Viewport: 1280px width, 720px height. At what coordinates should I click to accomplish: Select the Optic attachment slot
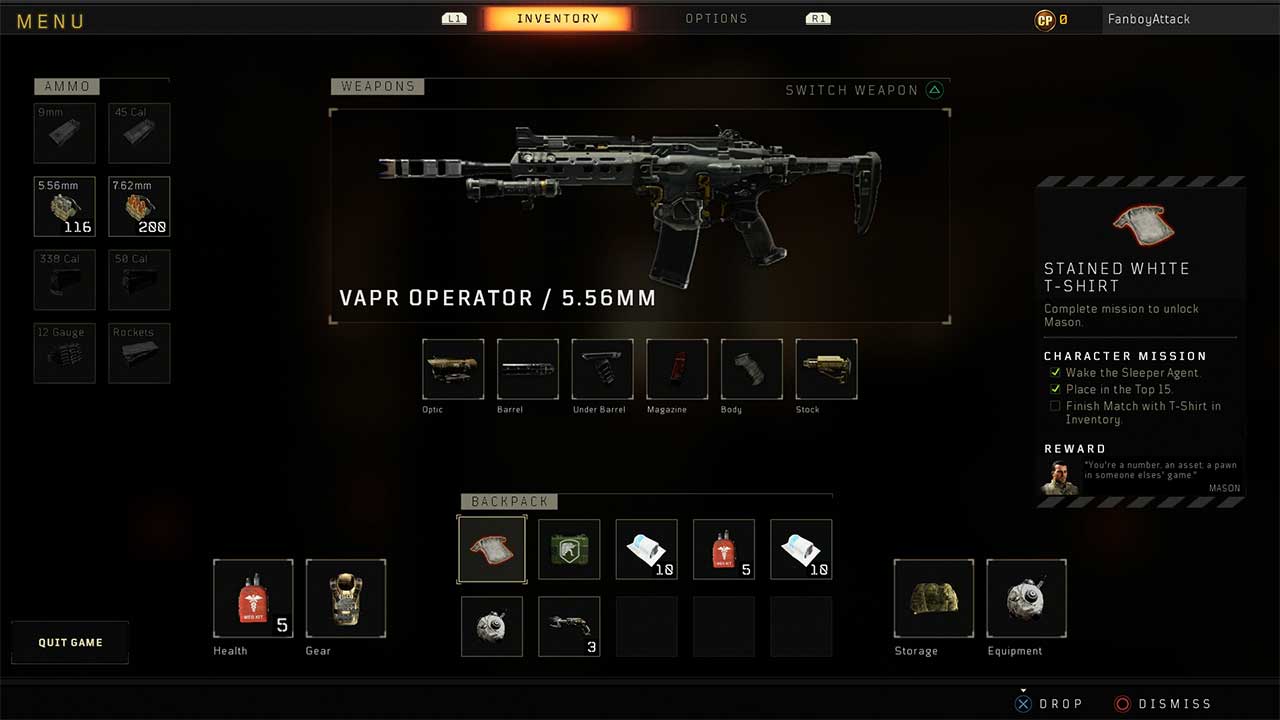[452, 370]
